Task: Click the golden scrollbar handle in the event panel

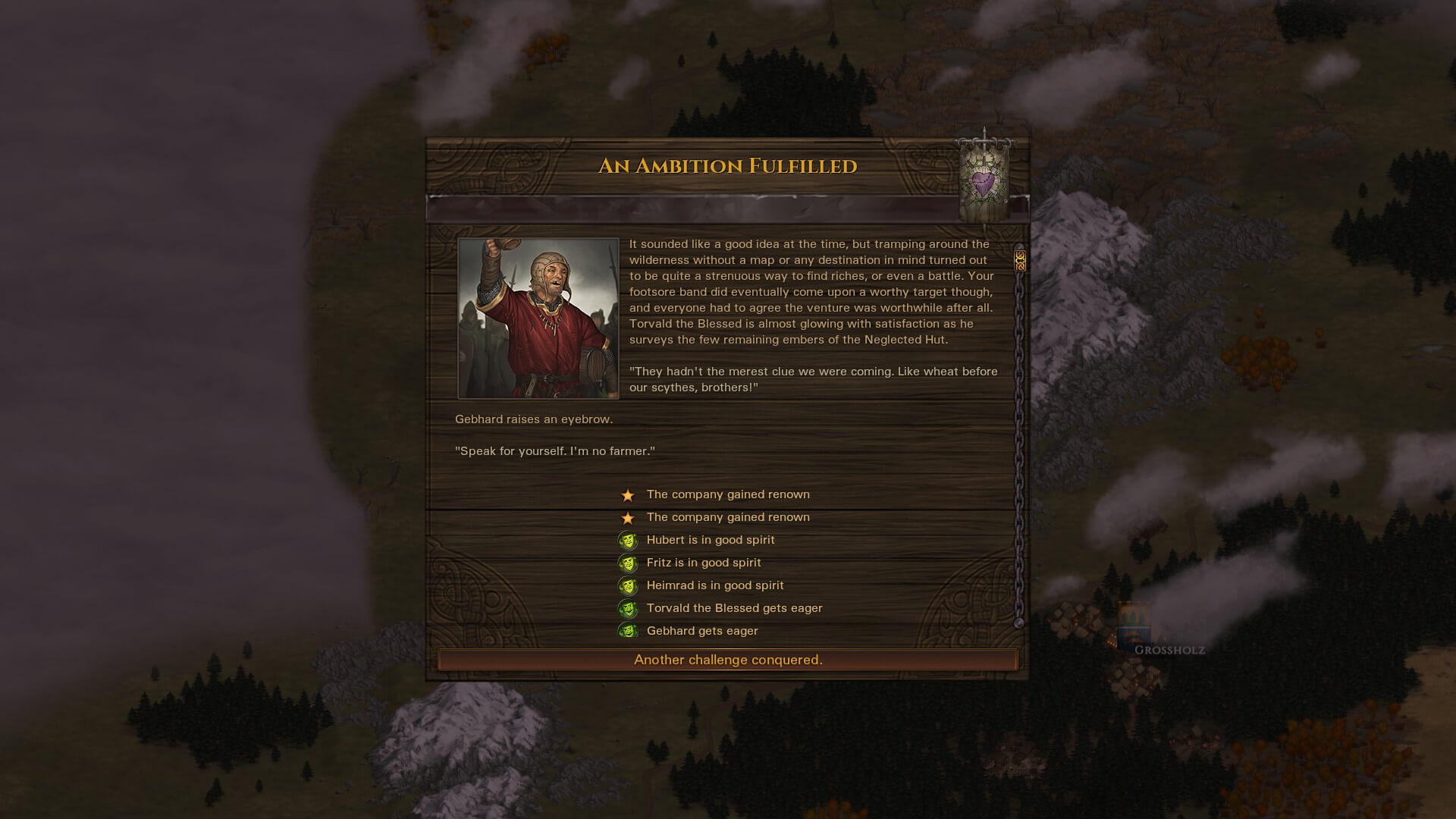Action: 1020,261
